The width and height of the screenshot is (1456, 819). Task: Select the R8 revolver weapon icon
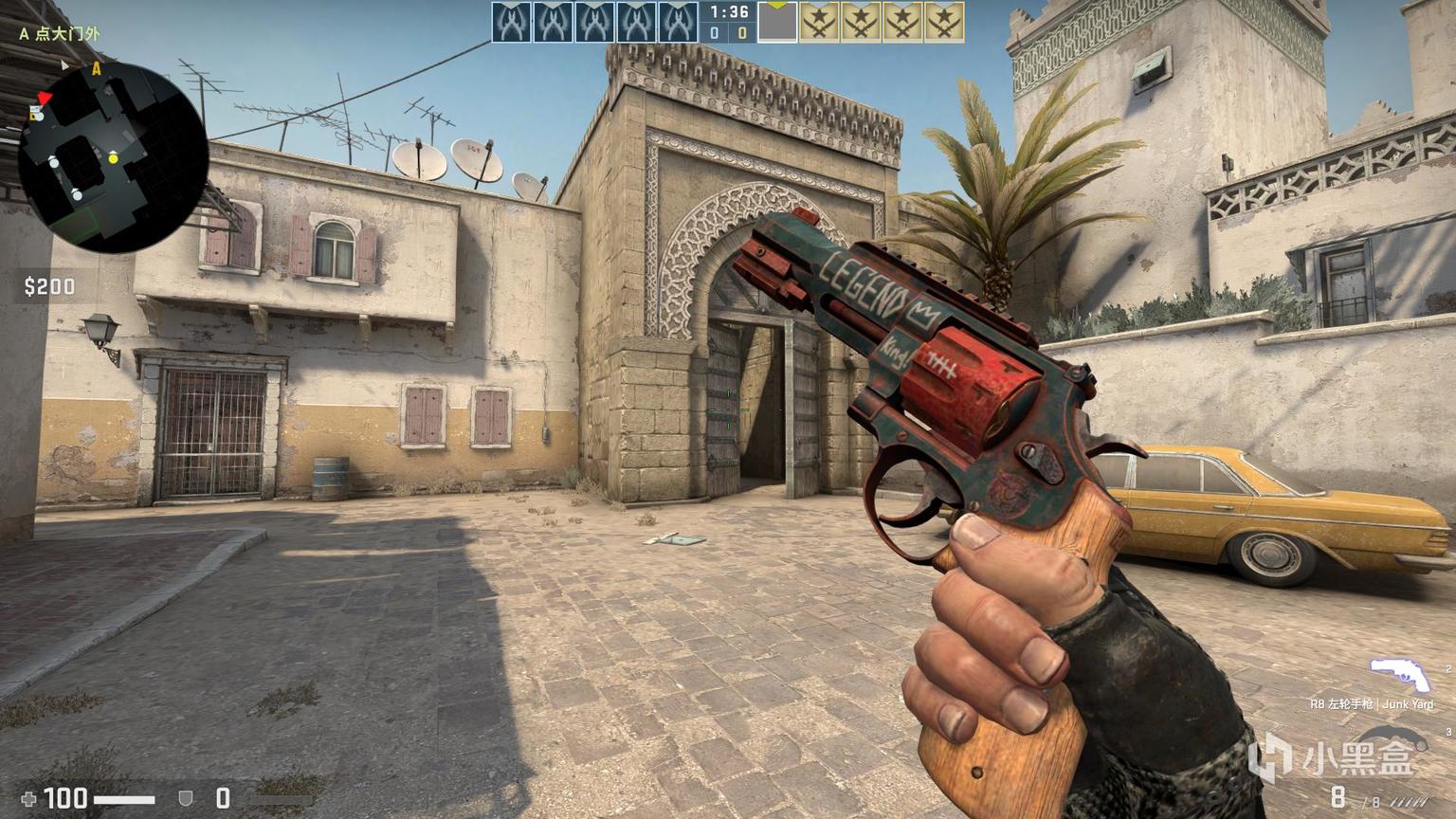coord(1399,675)
